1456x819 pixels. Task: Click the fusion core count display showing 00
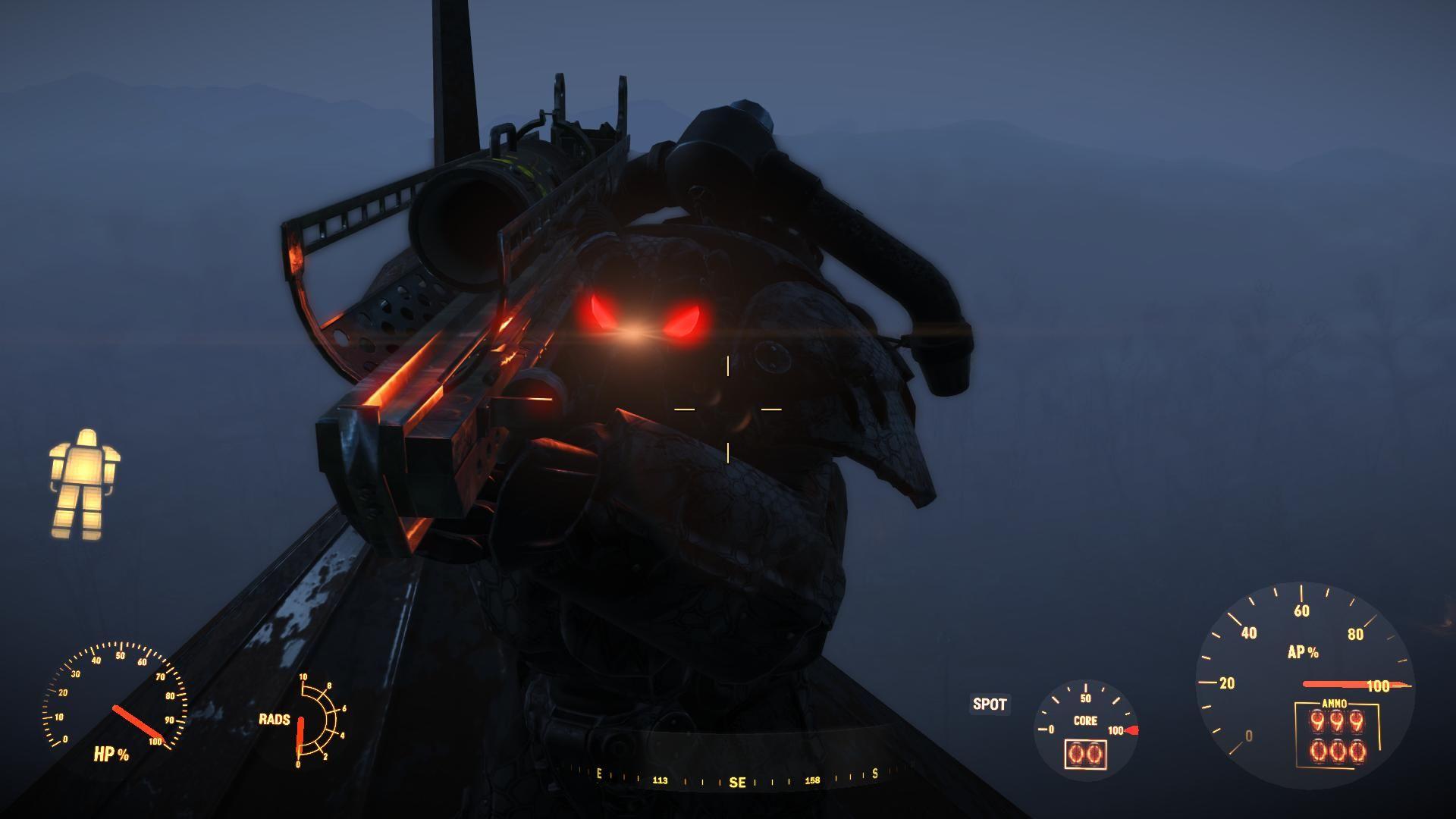[1086, 755]
